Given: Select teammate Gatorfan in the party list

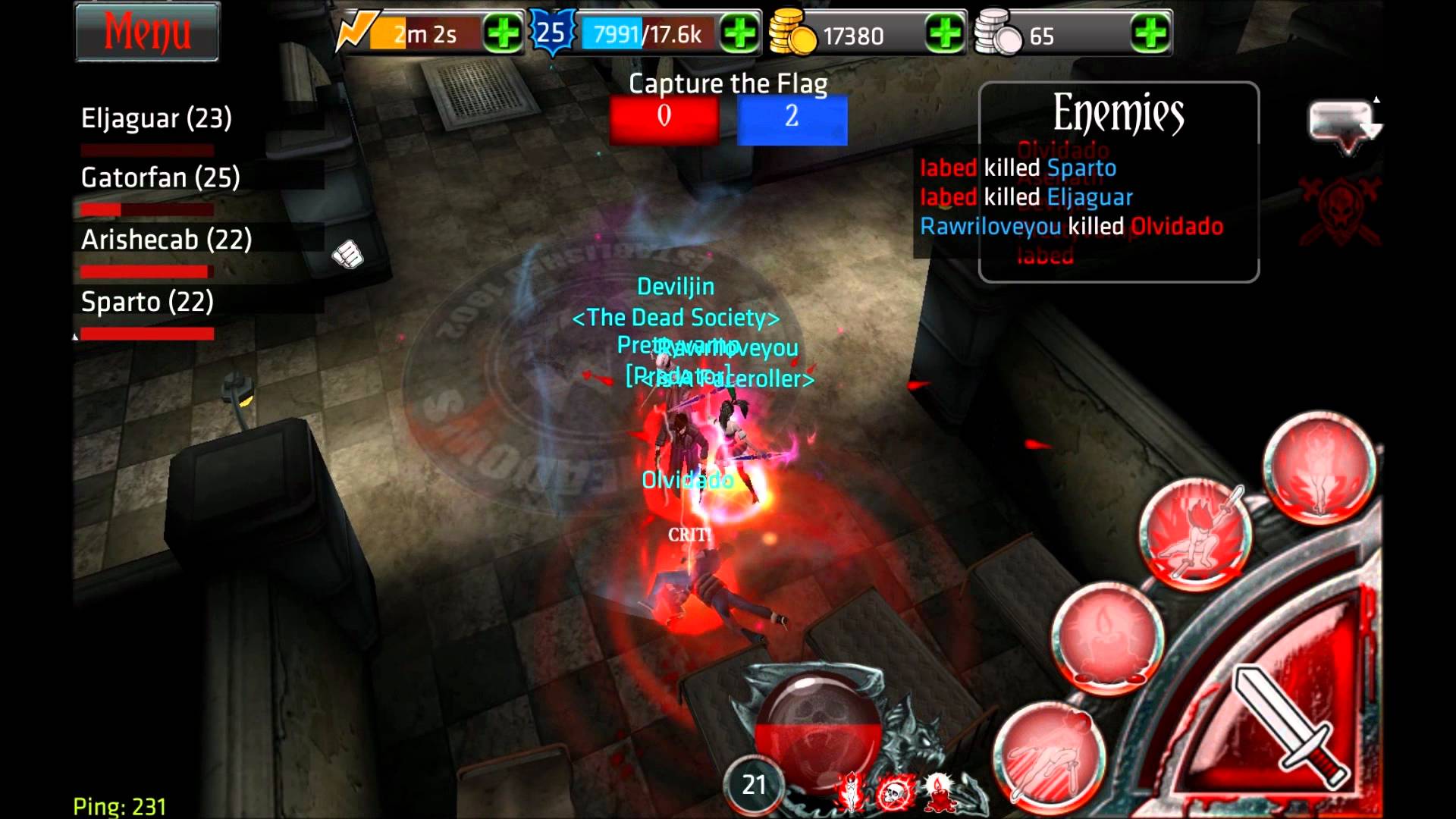Looking at the screenshot, I should [x=160, y=178].
